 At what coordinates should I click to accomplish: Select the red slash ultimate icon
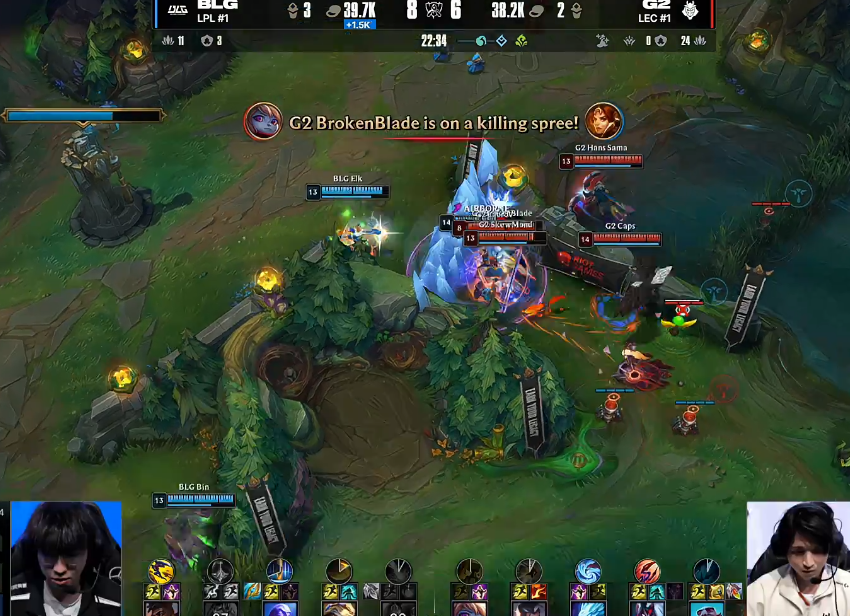tap(647, 572)
